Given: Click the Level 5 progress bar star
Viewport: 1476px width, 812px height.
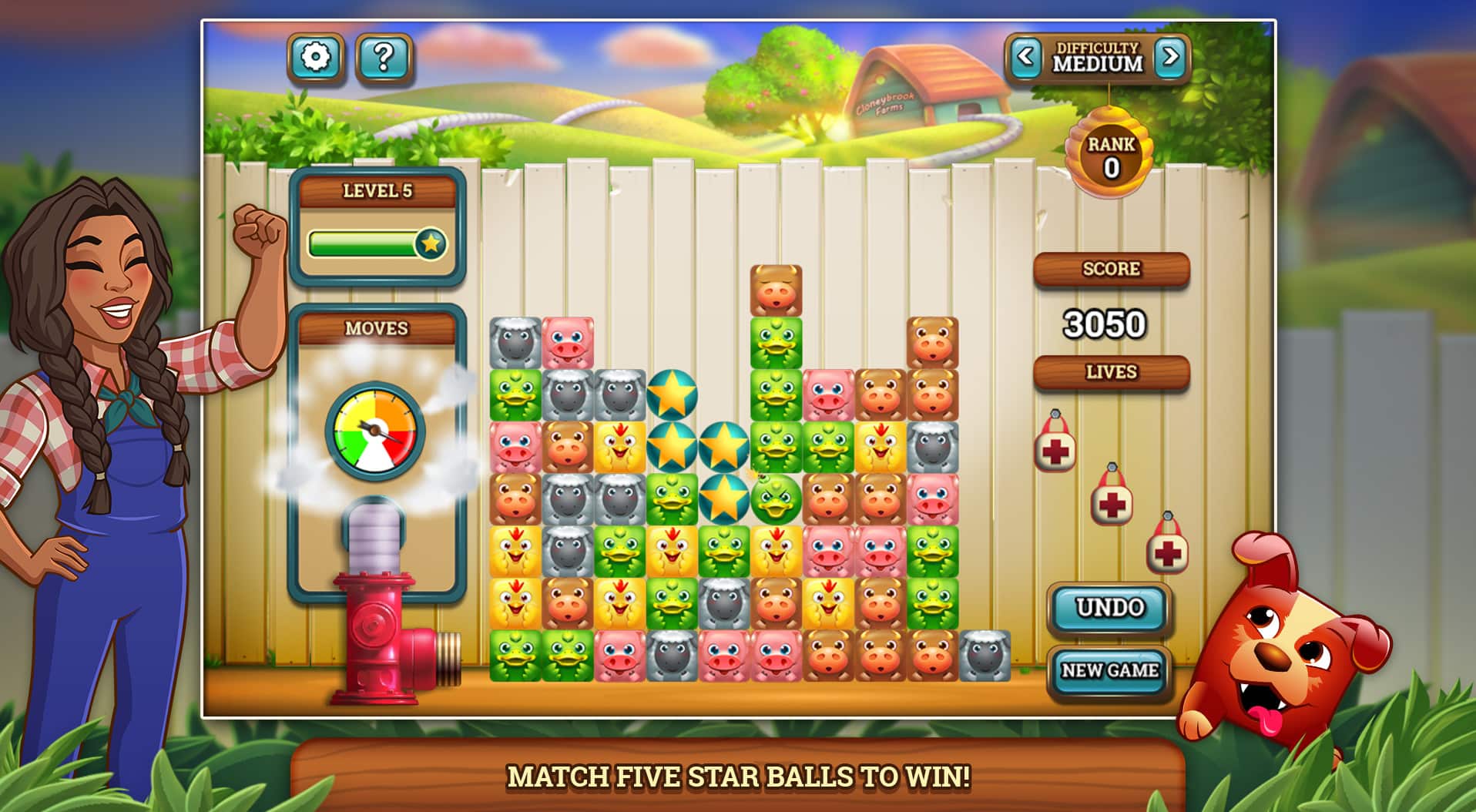Looking at the screenshot, I should click(x=432, y=244).
